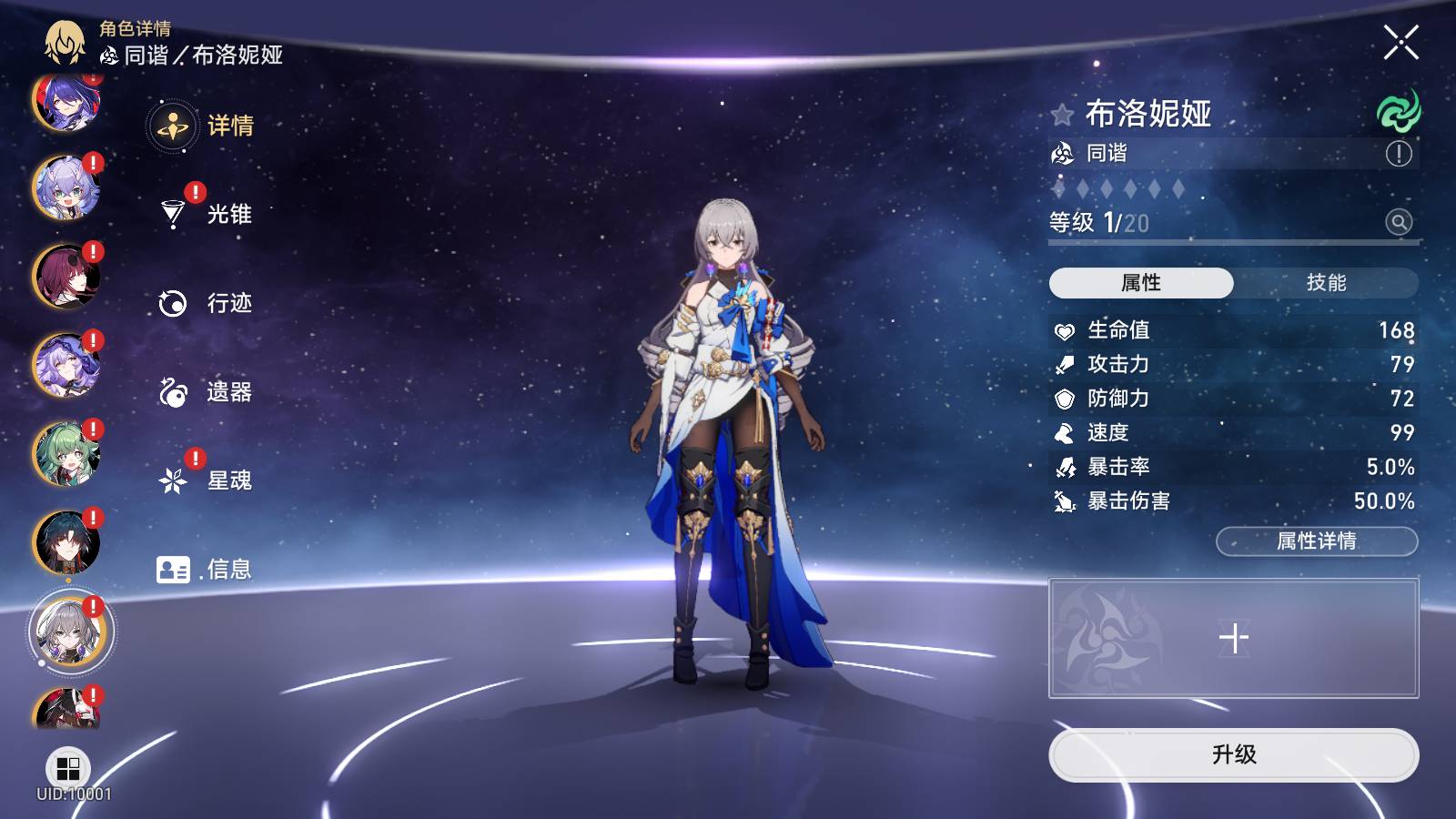
Task: Open 属性详情 attribute details
Action: [1316, 541]
